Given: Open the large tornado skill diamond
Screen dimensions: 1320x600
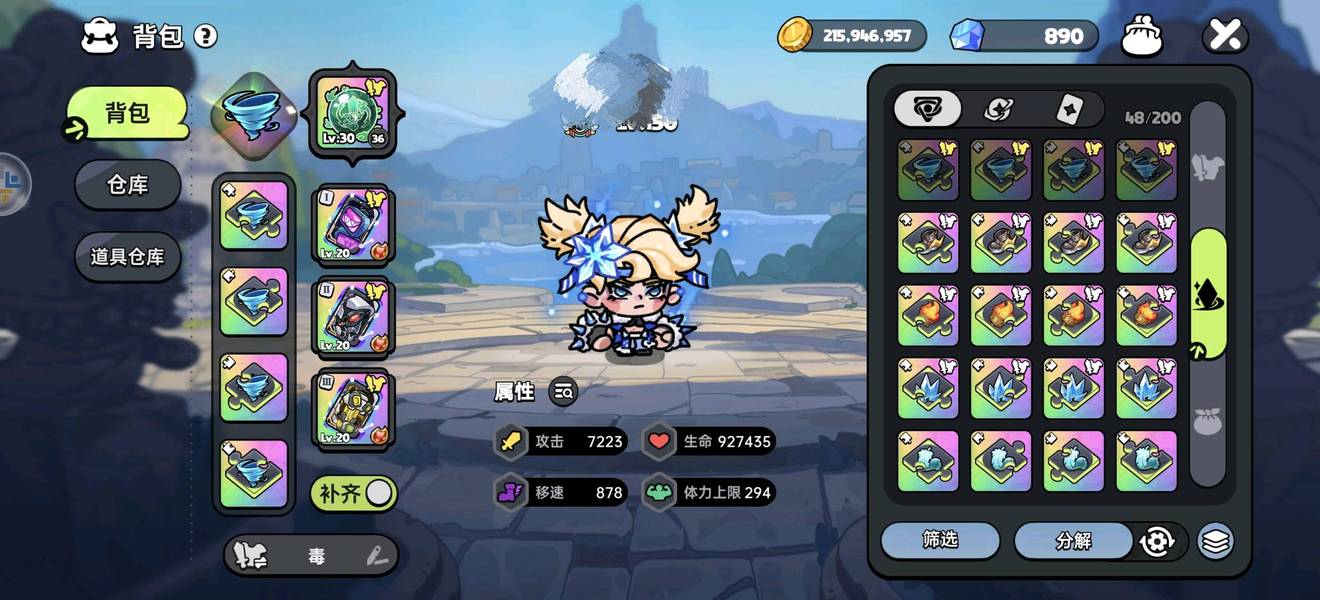Looking at the screenshot, I should click(254, 112).
